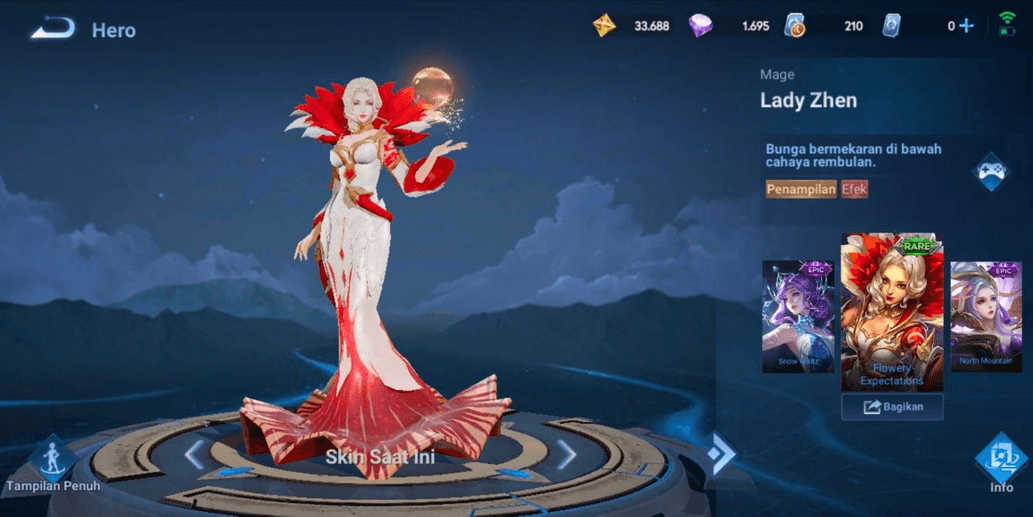Open the Penampilan tag

click(x=800, y=189)
